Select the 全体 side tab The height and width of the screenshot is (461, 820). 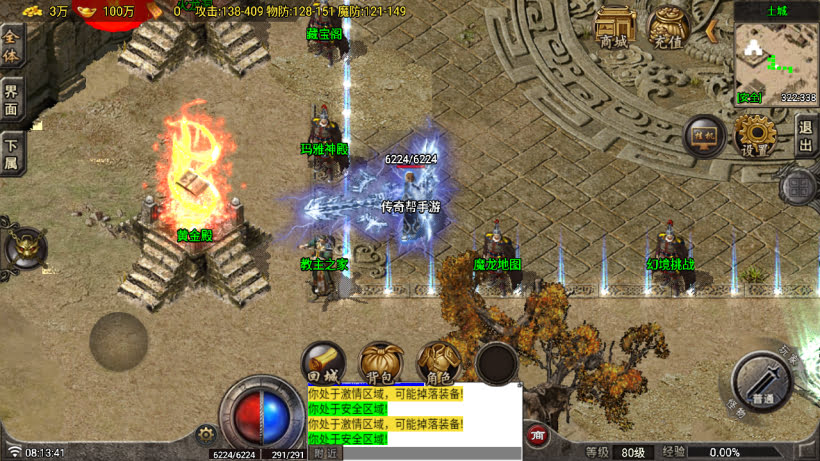tap(11, 46)
